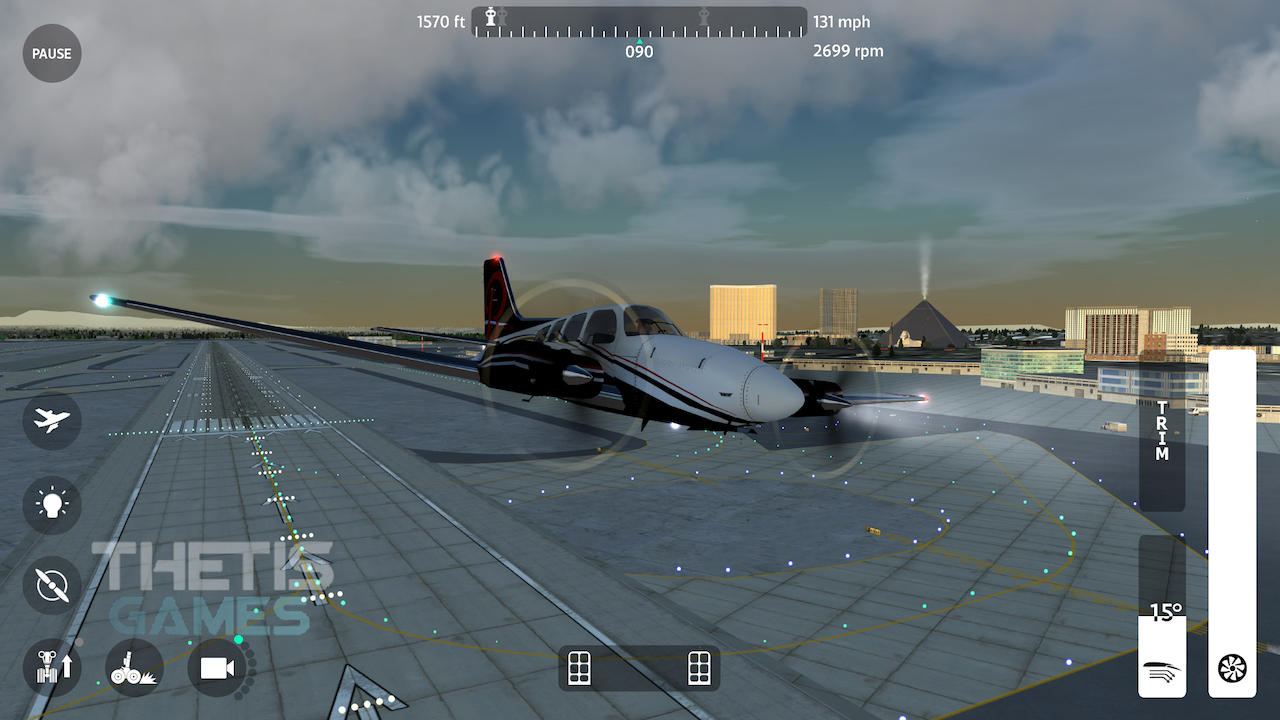Viewport: 1280px width, 720px height.
Task: Expand the left engine instrument panel
Action: click(x=578, y=669)
